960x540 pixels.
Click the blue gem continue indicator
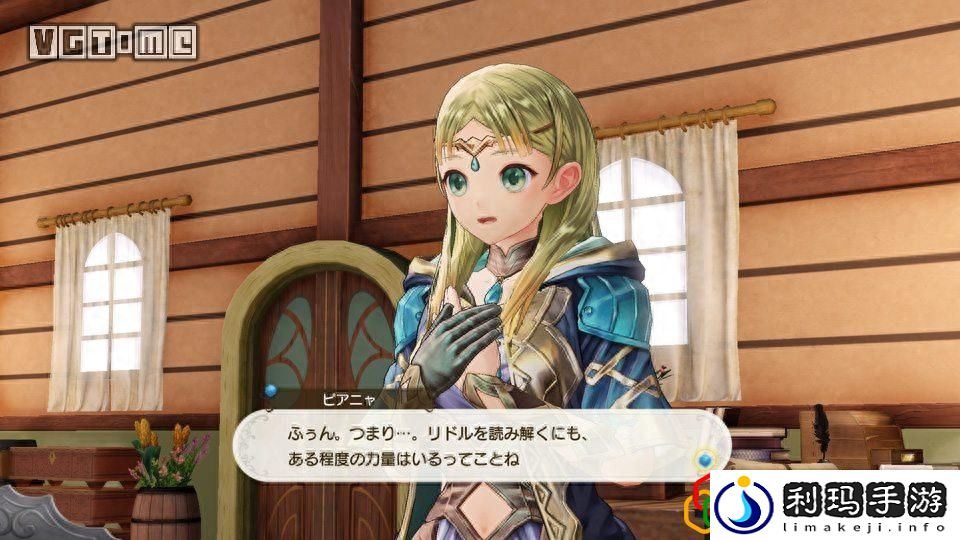click(x=706, y=460)
